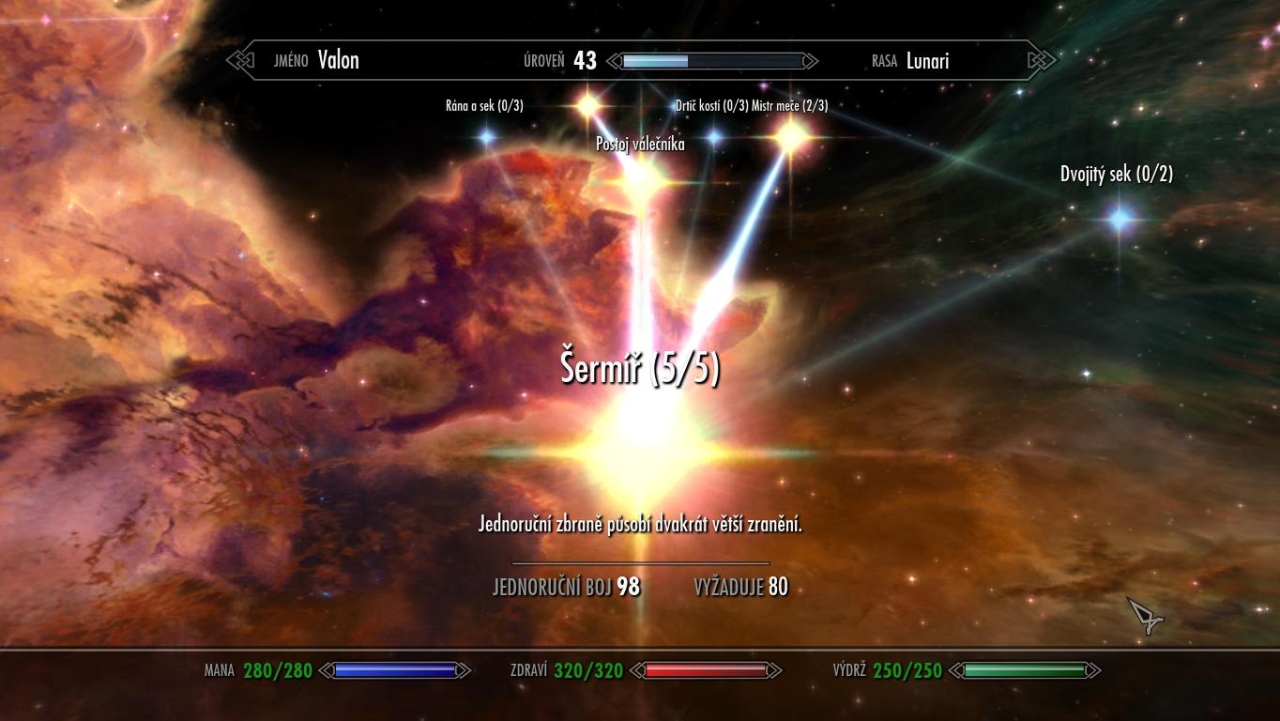Choose the Postoj válečníka perk star
Image resolution: width=1280 pixels, height=721 pixels.
click(638, 177)
